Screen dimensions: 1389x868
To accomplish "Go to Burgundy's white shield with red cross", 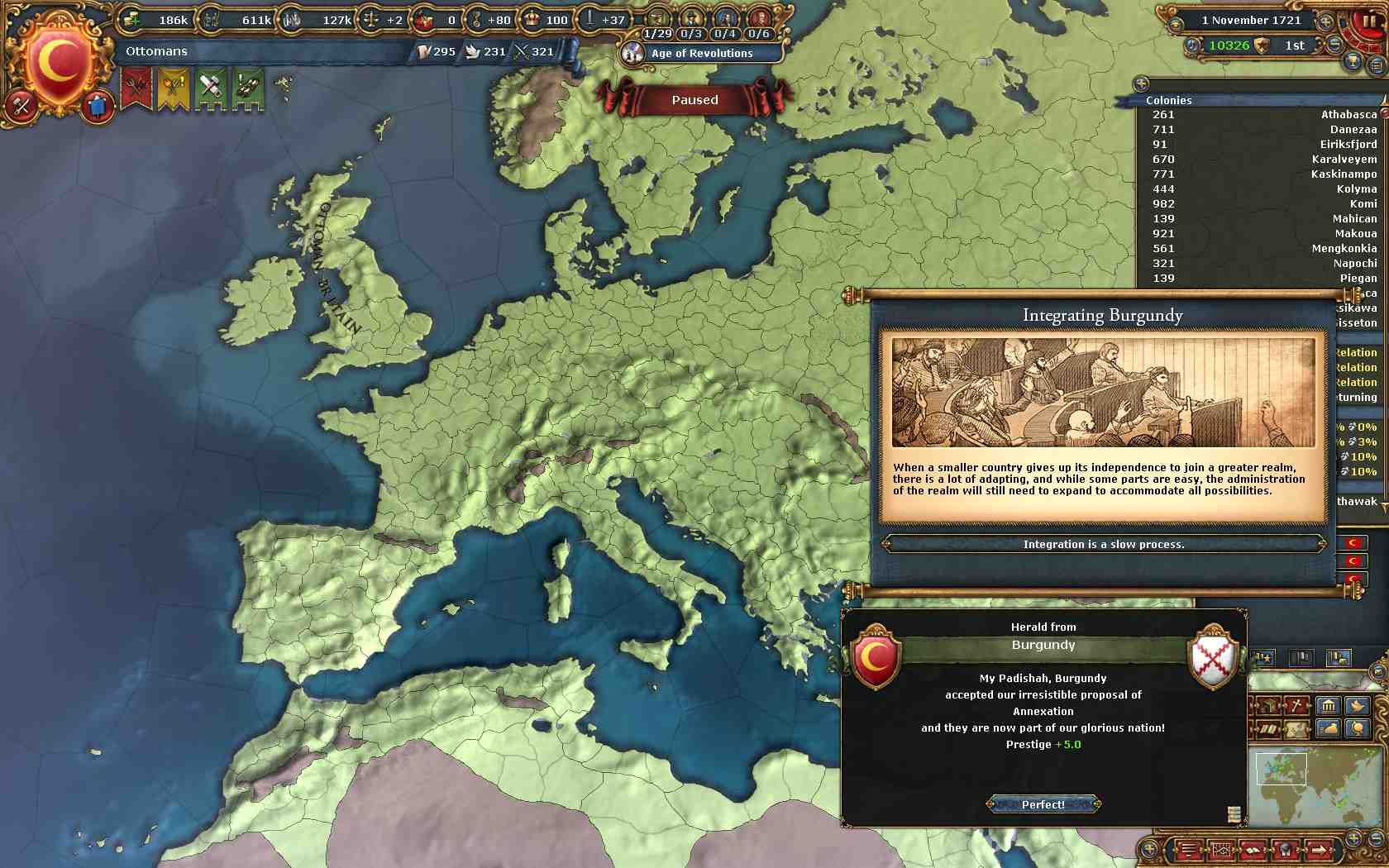I will point(1212,657).
